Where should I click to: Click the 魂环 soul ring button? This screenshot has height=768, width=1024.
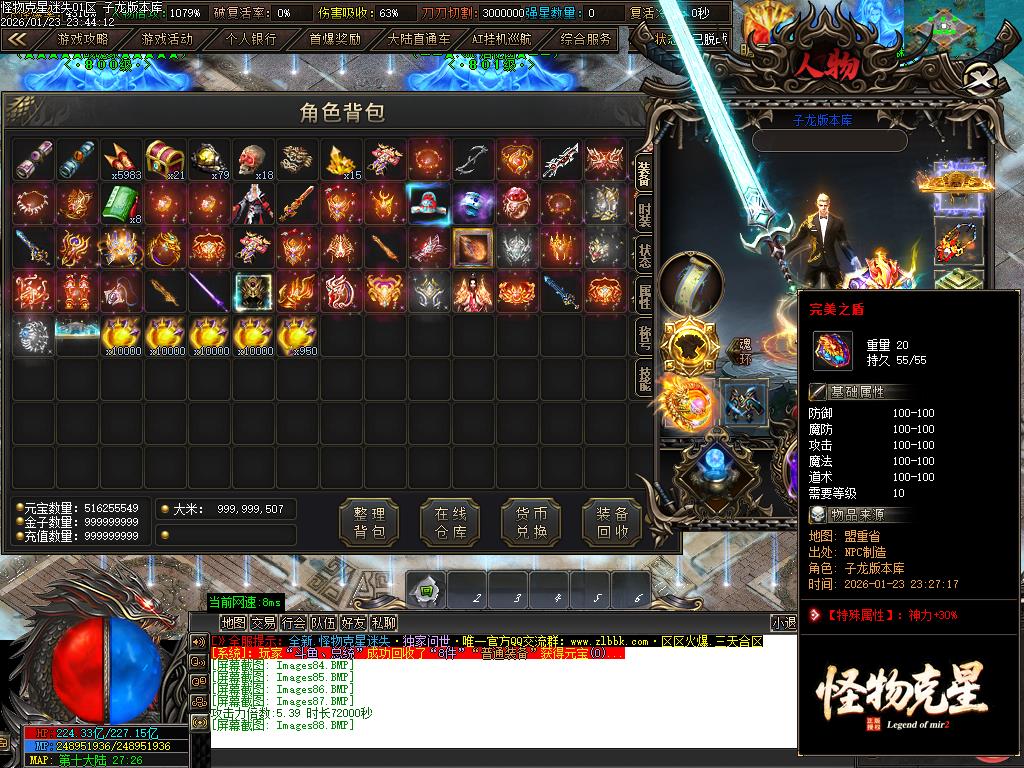coord(743,352)
